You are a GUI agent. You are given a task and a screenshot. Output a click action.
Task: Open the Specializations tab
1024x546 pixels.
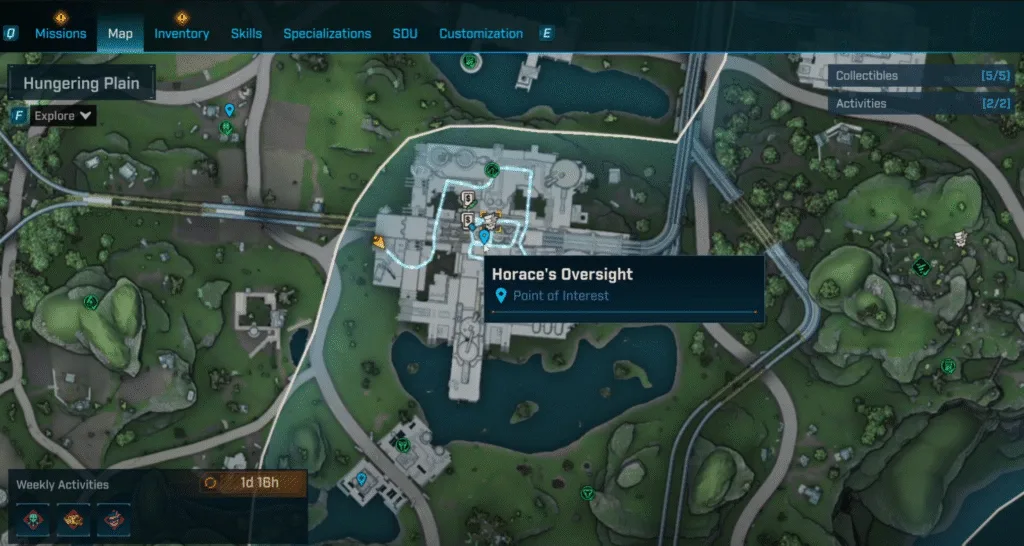pyautogui.click(x=327, y=33)
